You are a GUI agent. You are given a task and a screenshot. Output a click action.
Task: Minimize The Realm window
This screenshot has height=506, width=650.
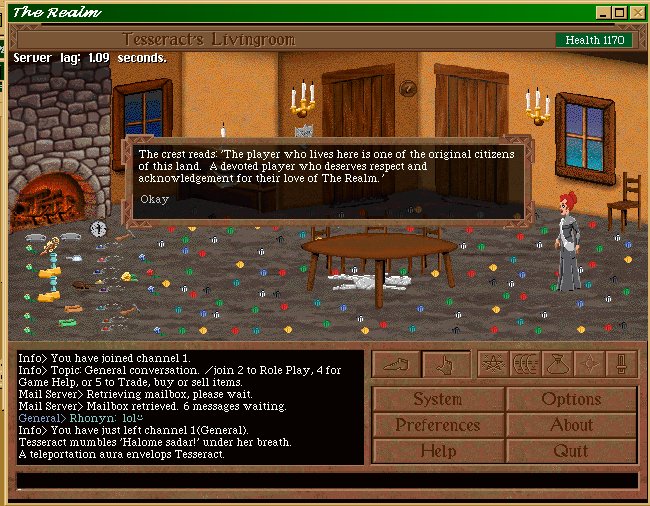click(604, 12)
